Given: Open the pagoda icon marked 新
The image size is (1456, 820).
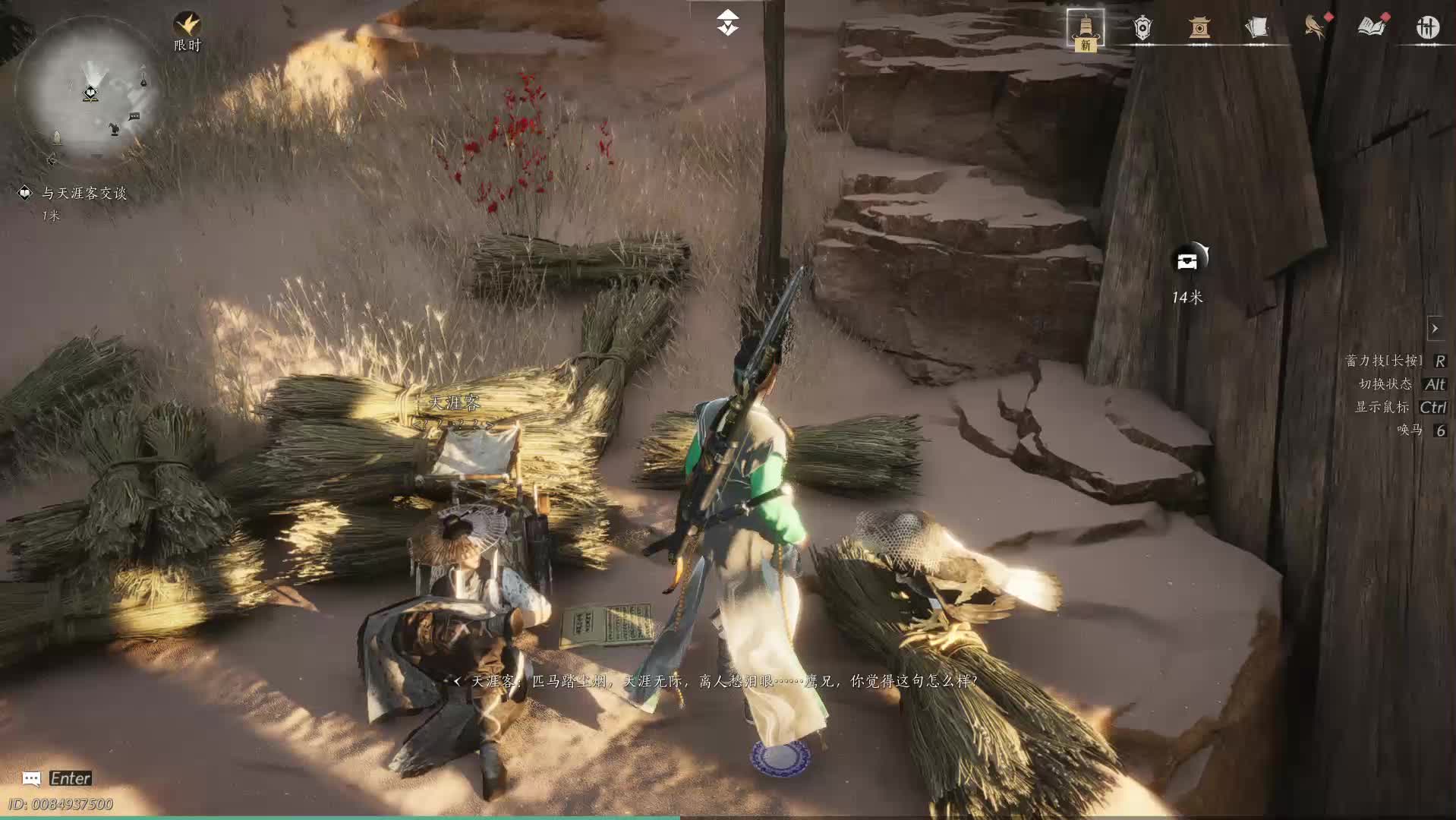Looking at the screenshot, I should point(1086,29).
